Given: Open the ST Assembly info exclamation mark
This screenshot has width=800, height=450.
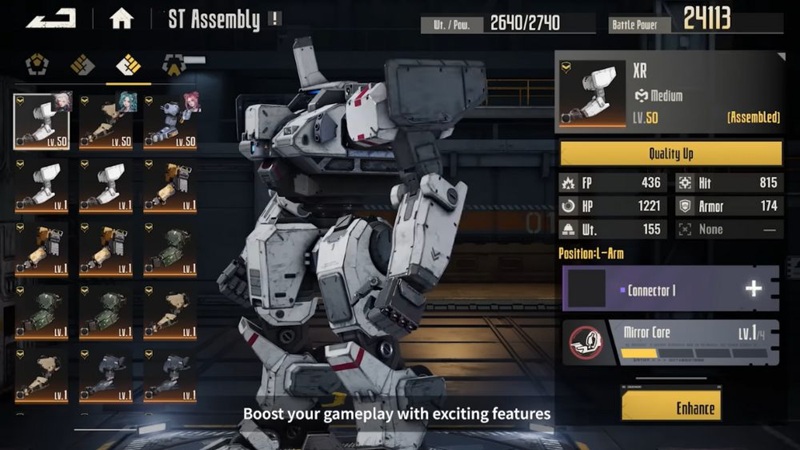Looking at the screenshot, I should click(x=275, y=19).
